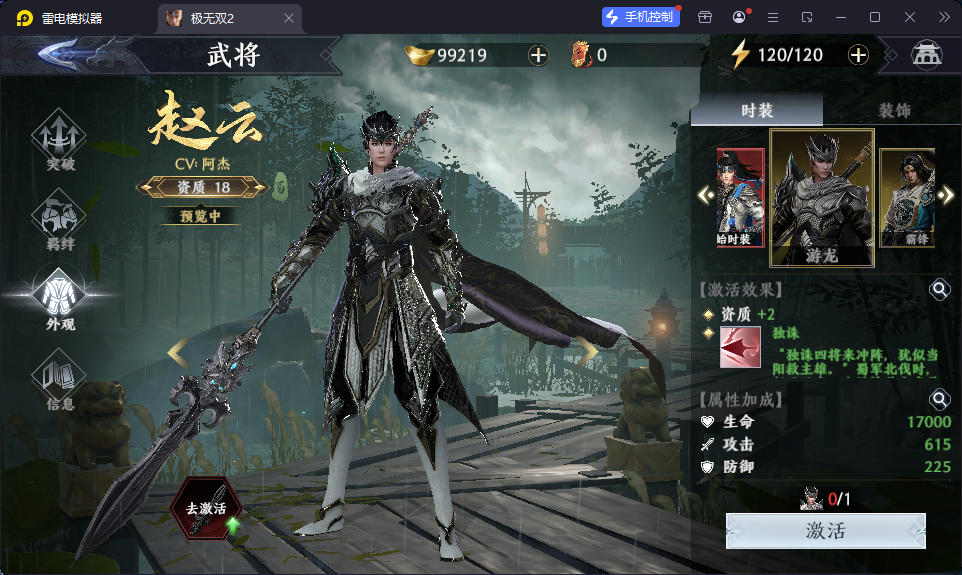Switch to the 装饰 accessories tab
Viewport: 962px width, 575px height.
coord(894,110)
